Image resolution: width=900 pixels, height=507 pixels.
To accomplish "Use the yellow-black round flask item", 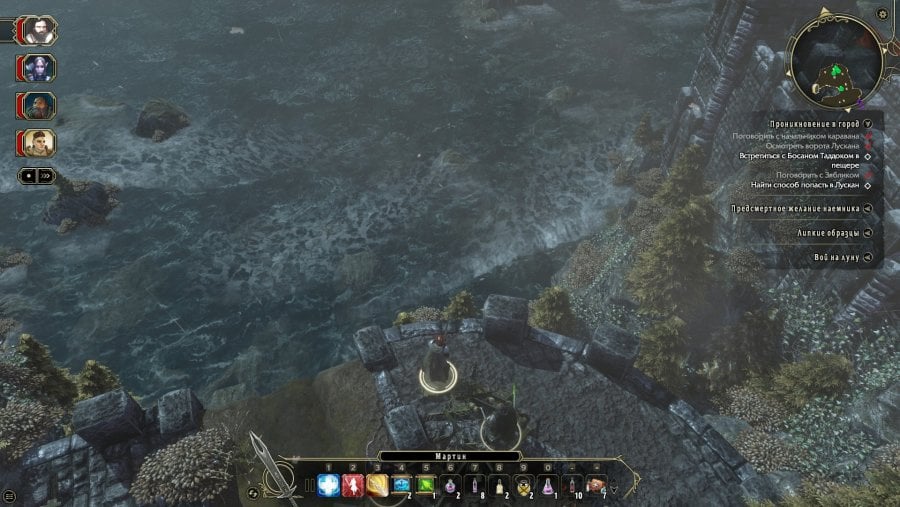I will pyautogui.click(x=523, y=486).
